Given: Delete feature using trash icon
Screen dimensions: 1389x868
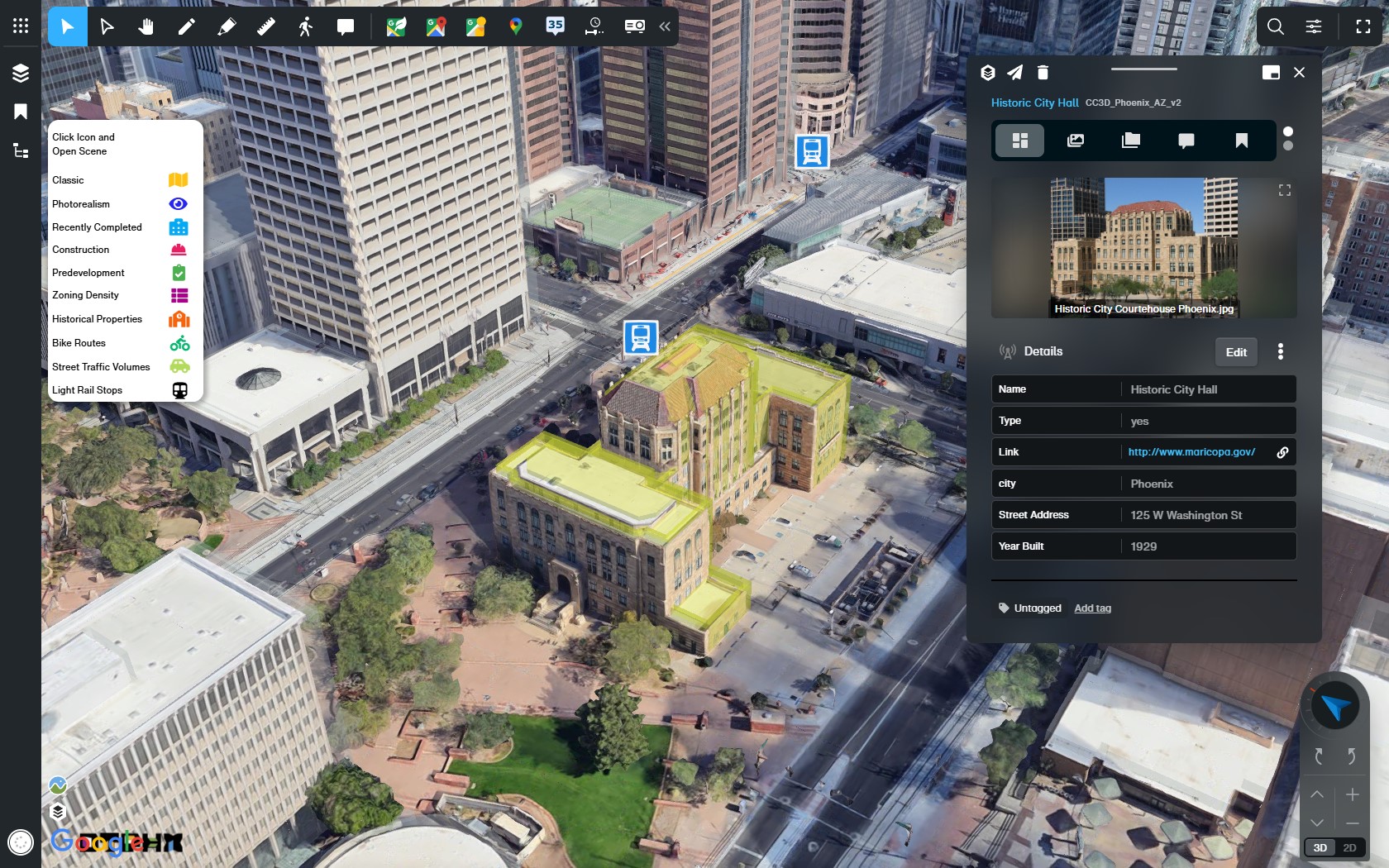Looking at the screenshot, I should pos(1043,73).
